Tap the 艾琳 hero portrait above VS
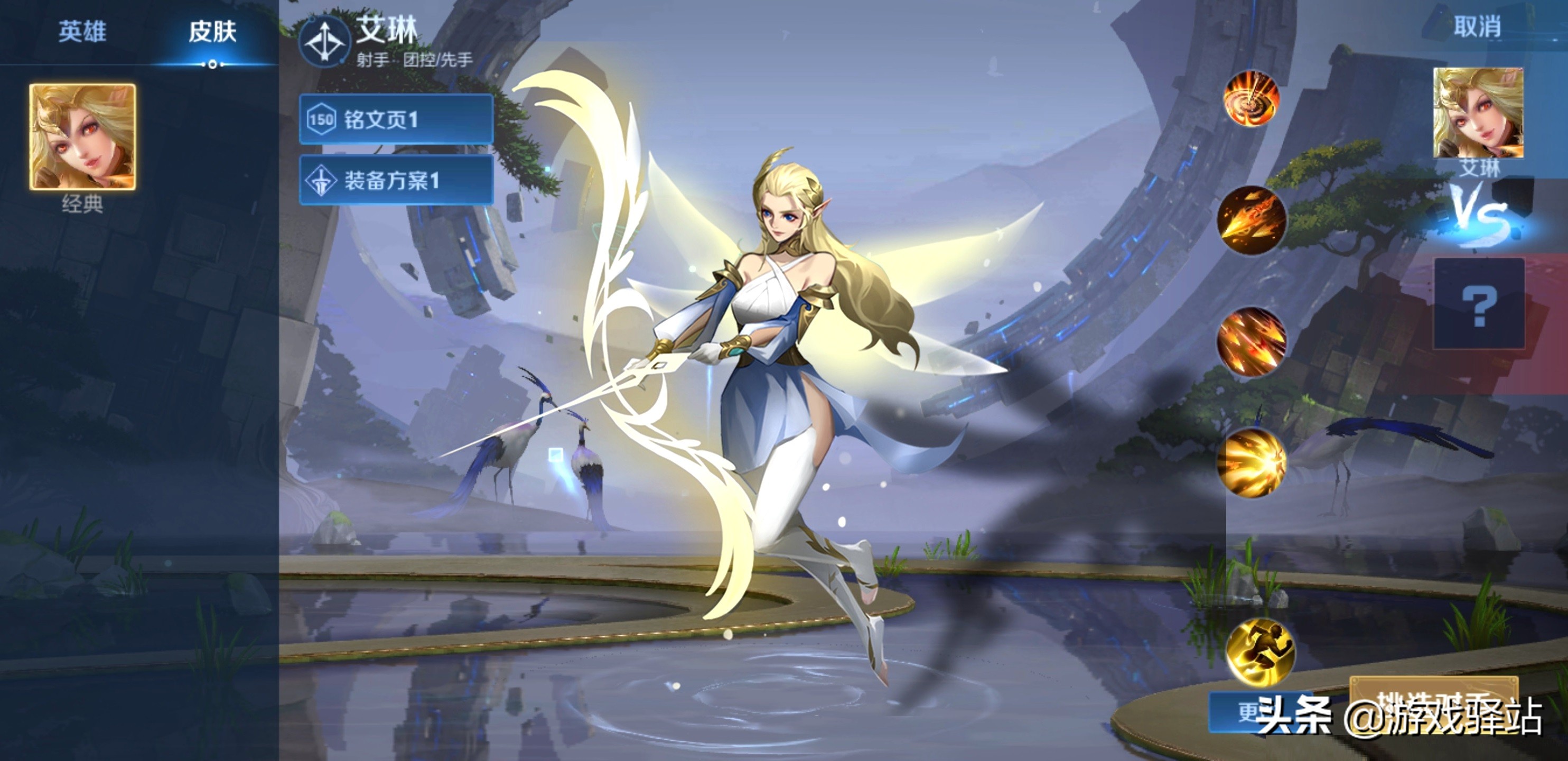This screenshot has width=1568, height=761. [1478, 113]
